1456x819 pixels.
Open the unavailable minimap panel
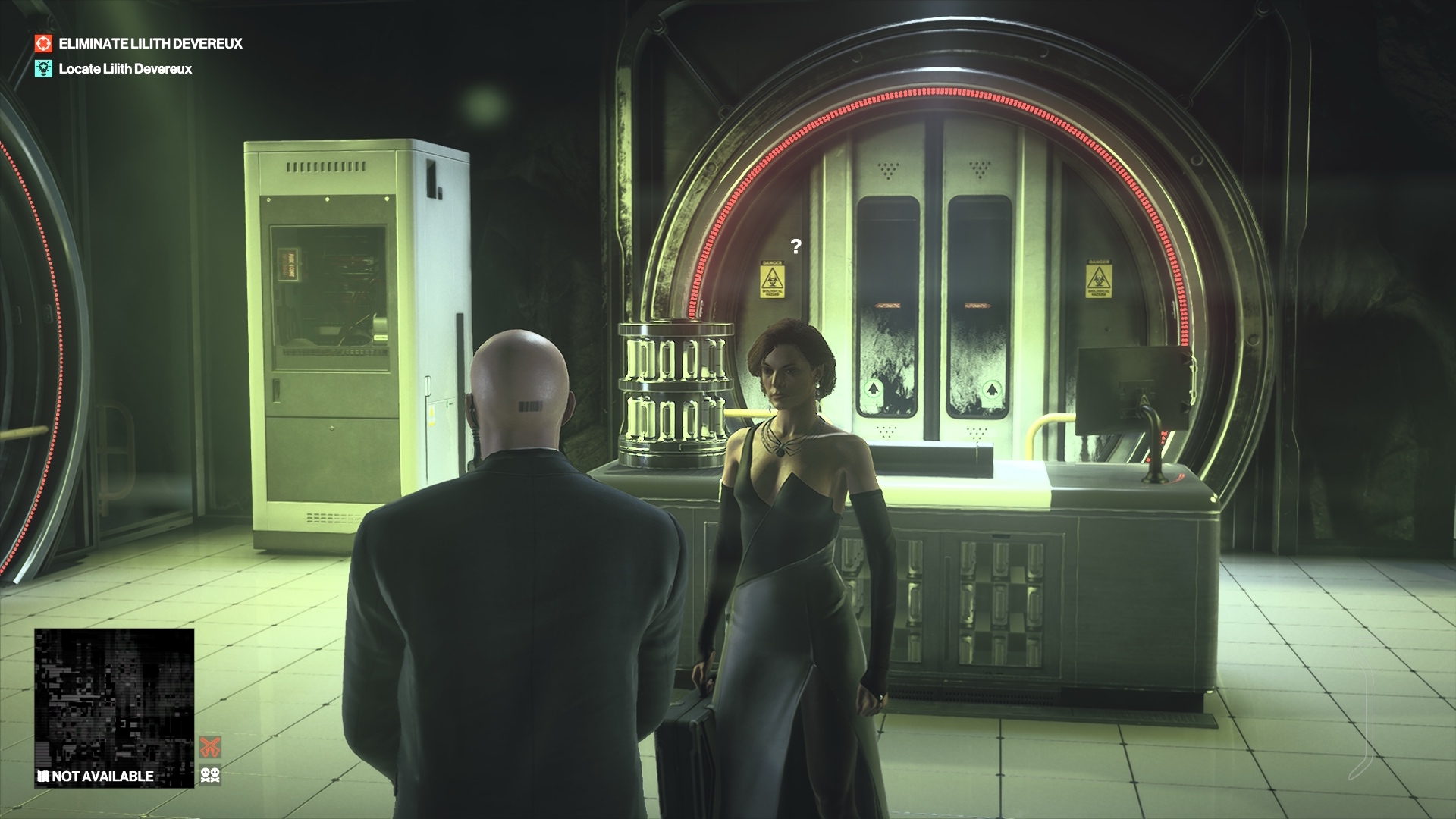coord(114,708)
